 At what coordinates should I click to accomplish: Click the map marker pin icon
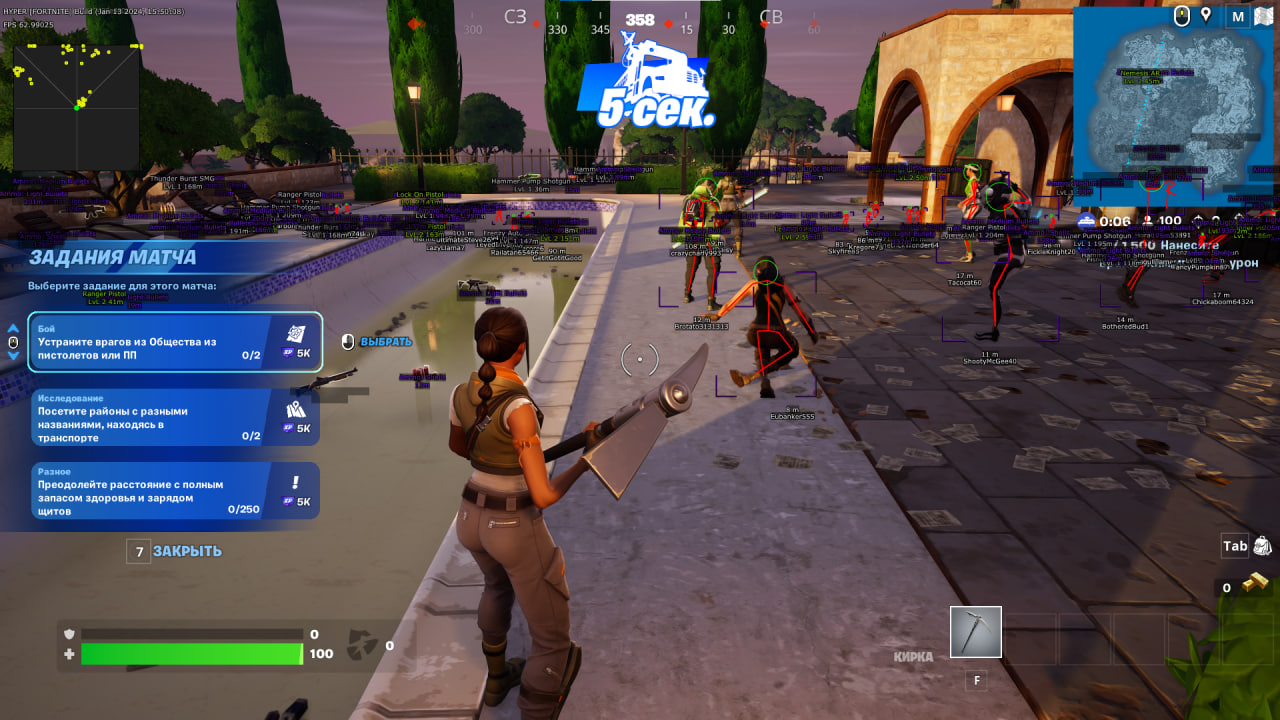point(1207,15)
